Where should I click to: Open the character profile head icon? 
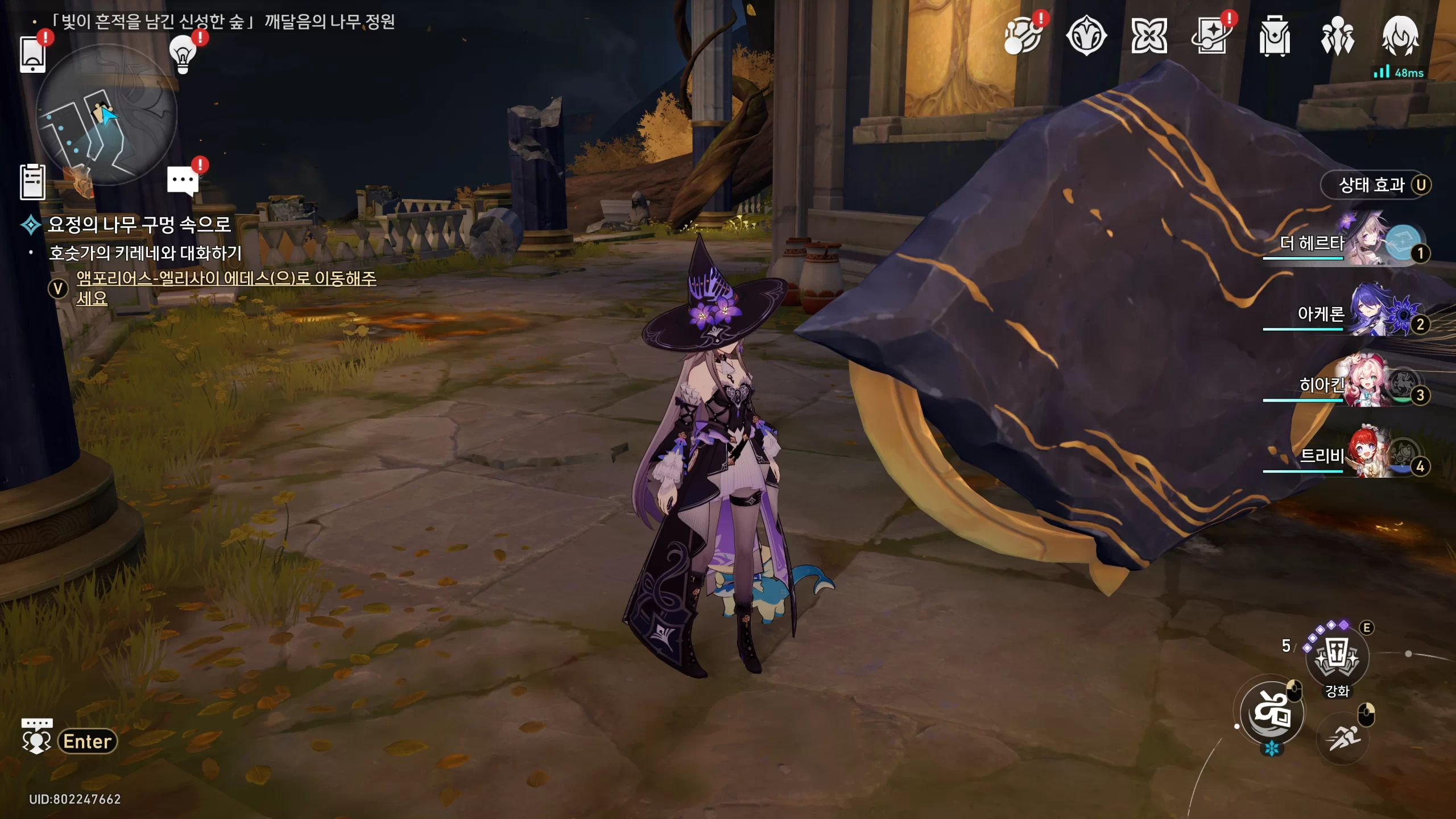pyautogui.click(x=1400, y=36)
